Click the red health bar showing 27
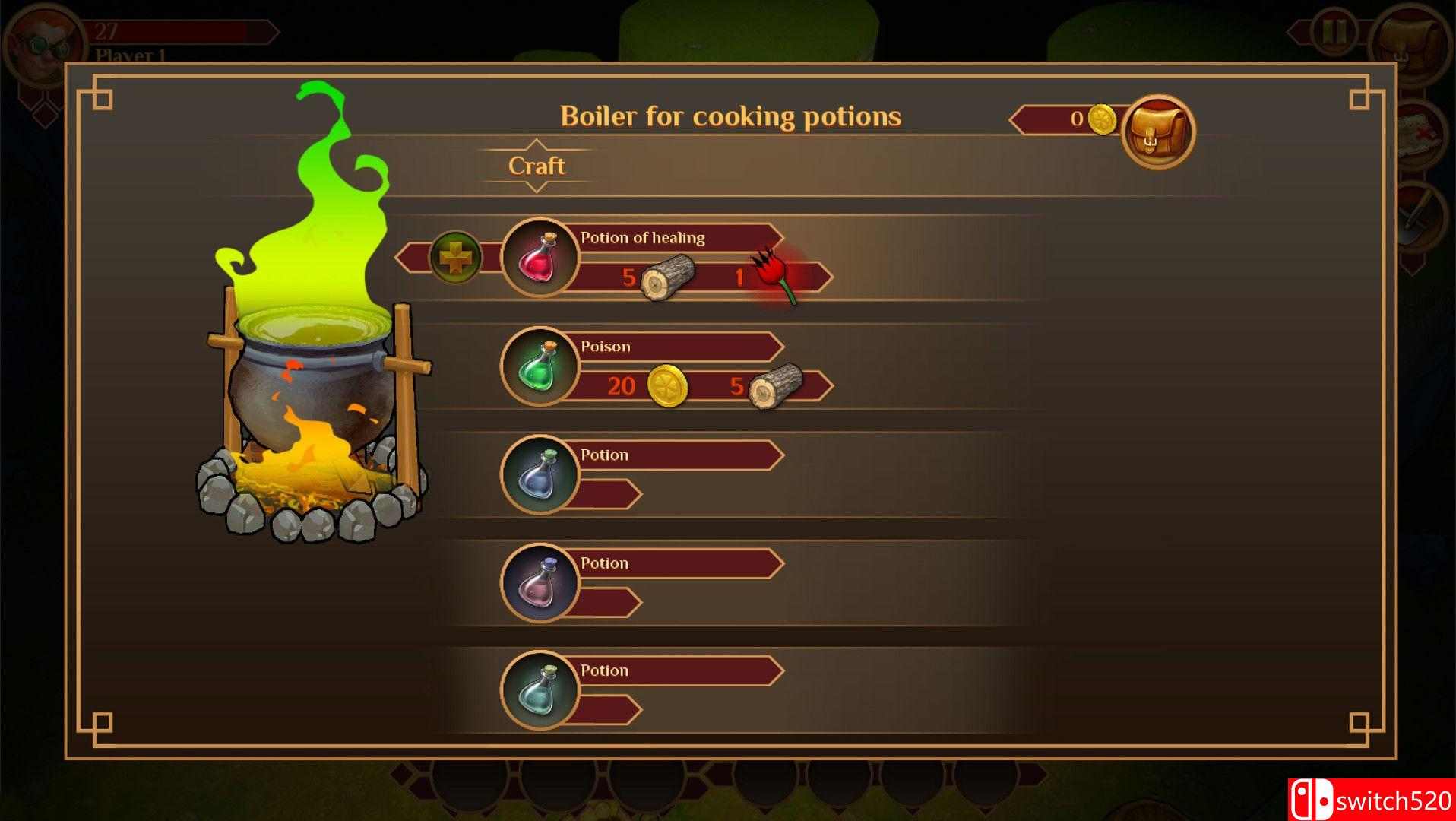 click(x=182, y=30)
